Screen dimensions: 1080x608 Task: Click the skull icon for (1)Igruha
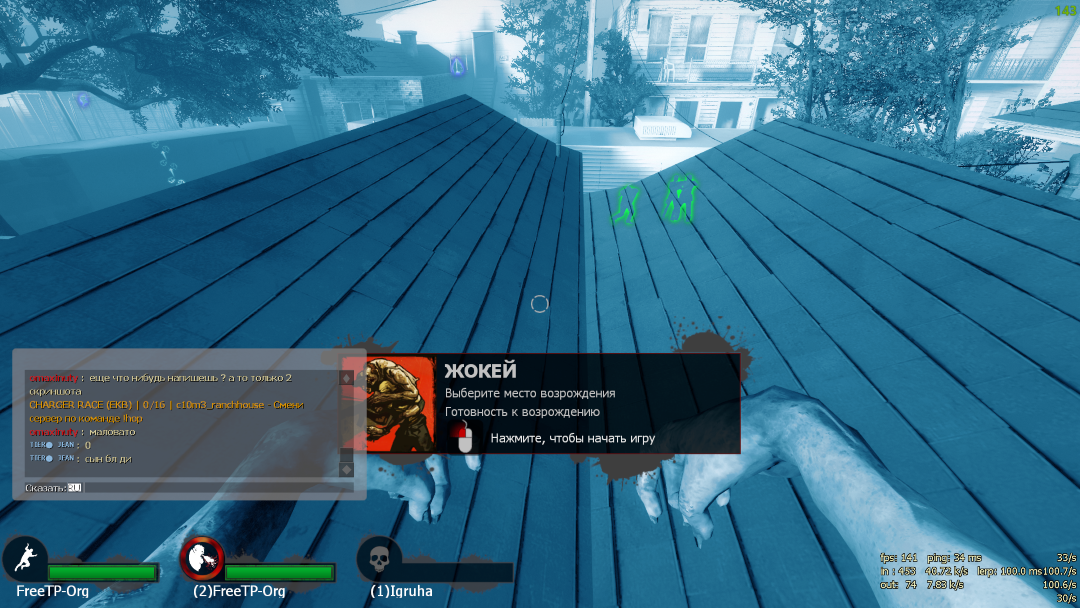[379, 559]
